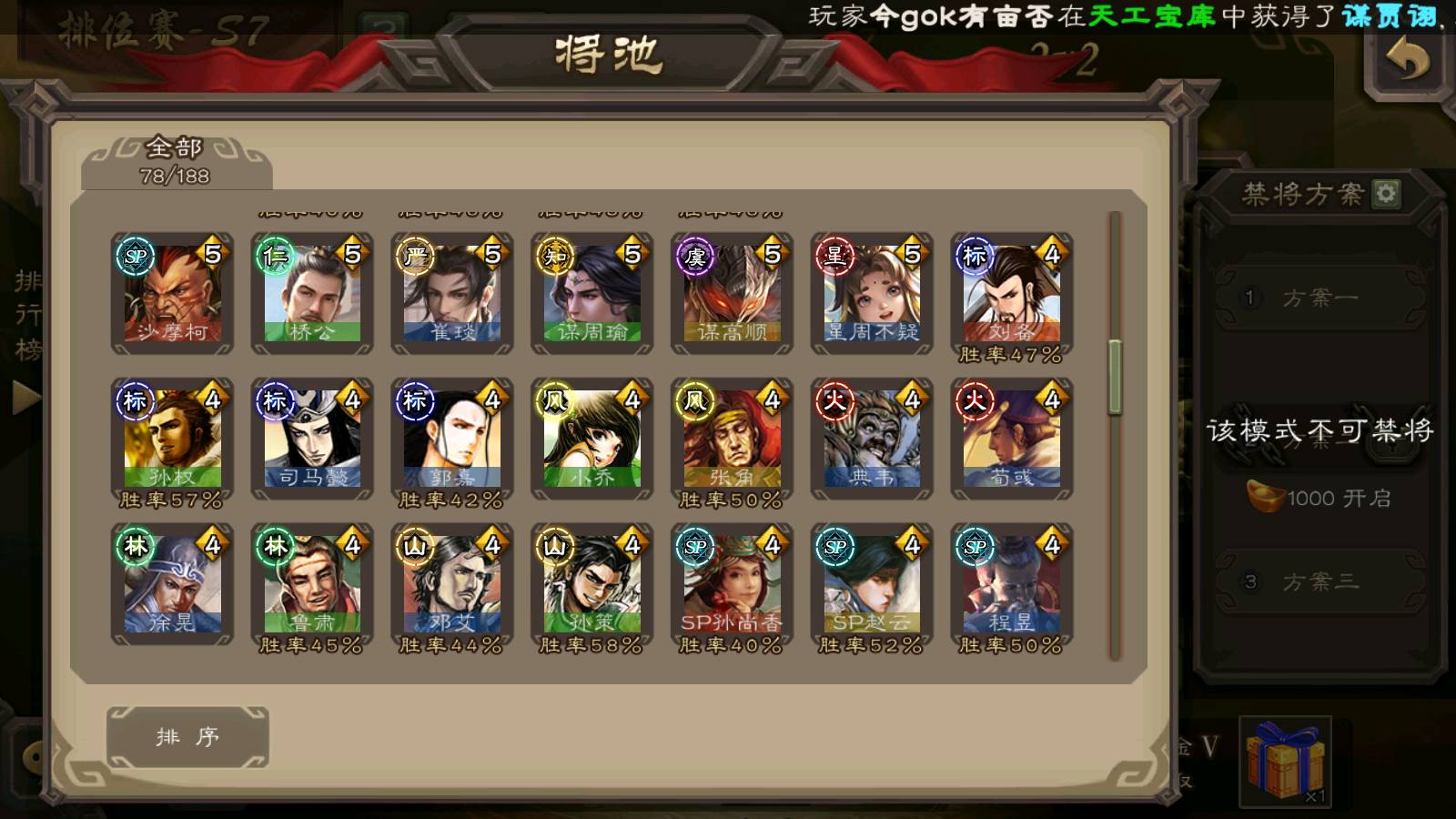Pick the 谋周瑜 general card
This screenshot has height=819, width=1456.
(592, 293)
